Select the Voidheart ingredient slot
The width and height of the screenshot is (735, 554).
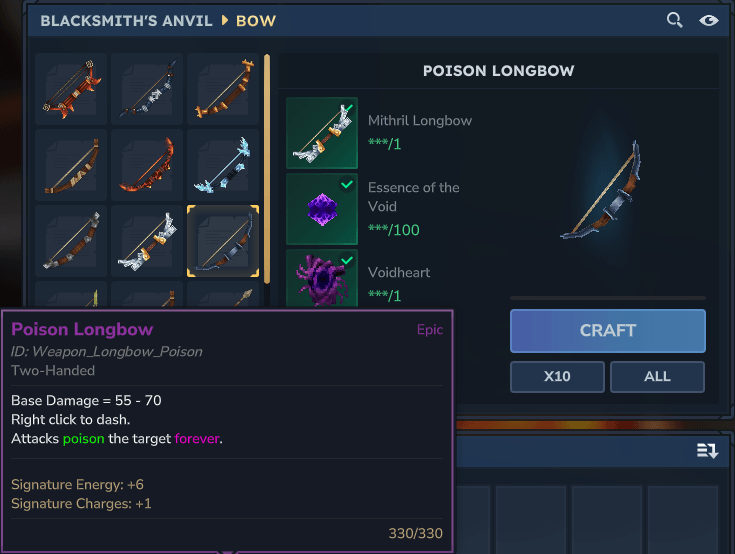point(321,279)
